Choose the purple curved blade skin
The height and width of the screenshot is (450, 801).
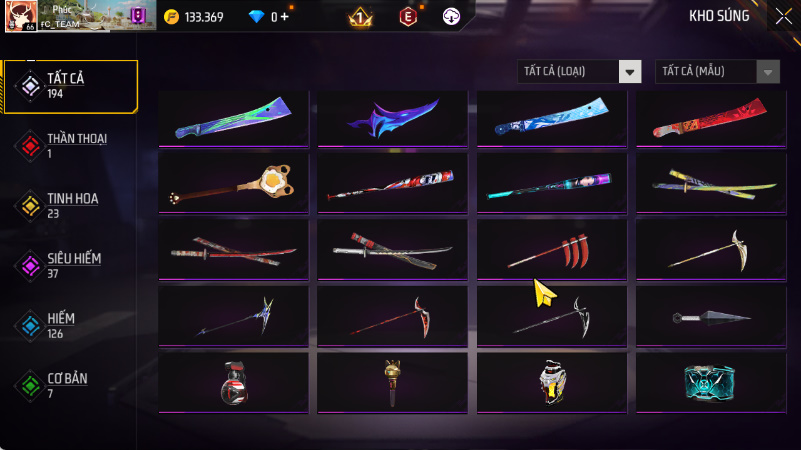click(393, 118)
